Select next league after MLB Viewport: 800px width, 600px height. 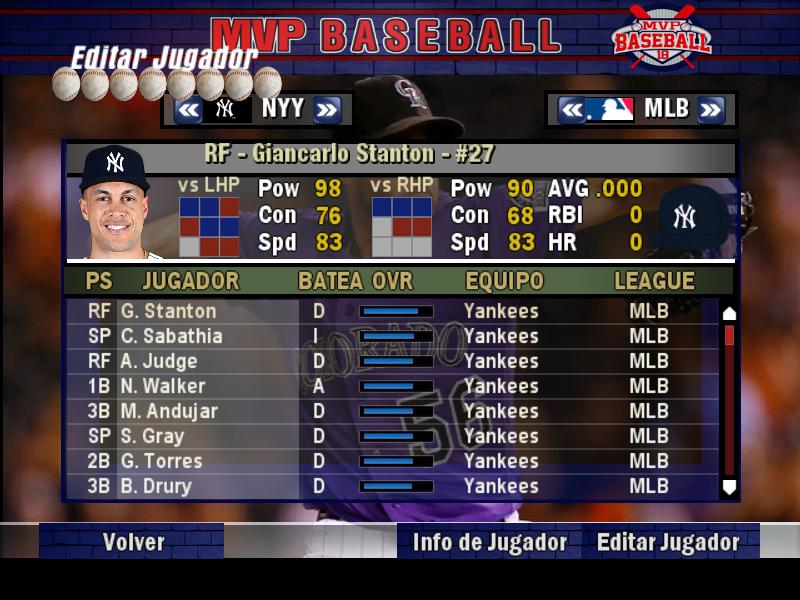[x=710, y=109]
